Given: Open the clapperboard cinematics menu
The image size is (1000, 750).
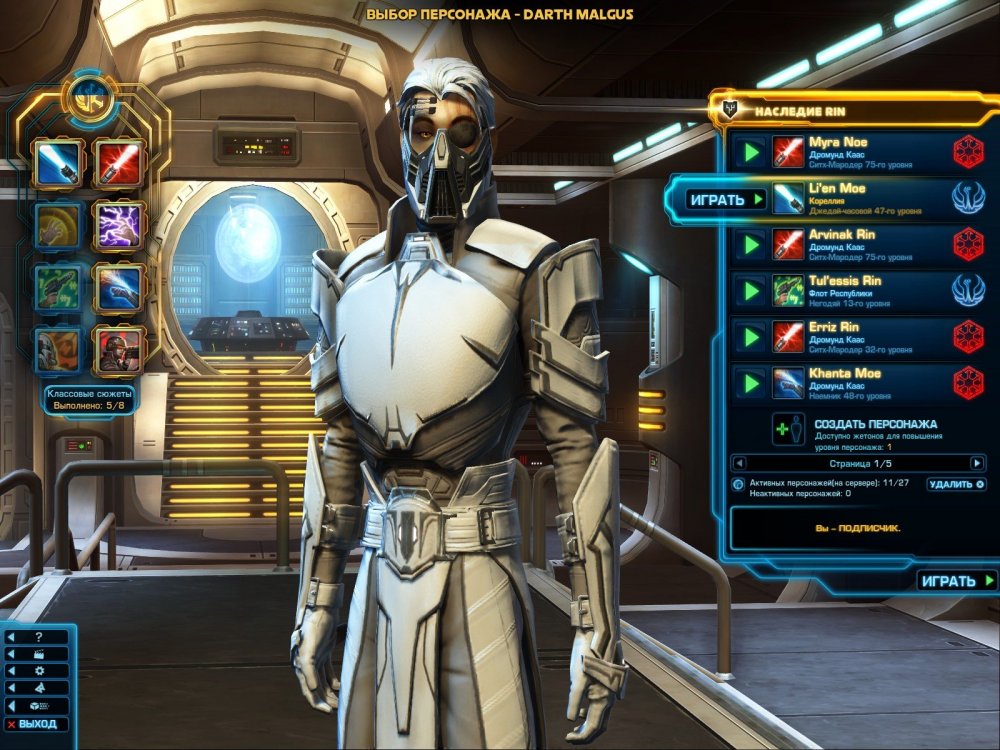Looking at the screenshot, I should click(38, 654).
